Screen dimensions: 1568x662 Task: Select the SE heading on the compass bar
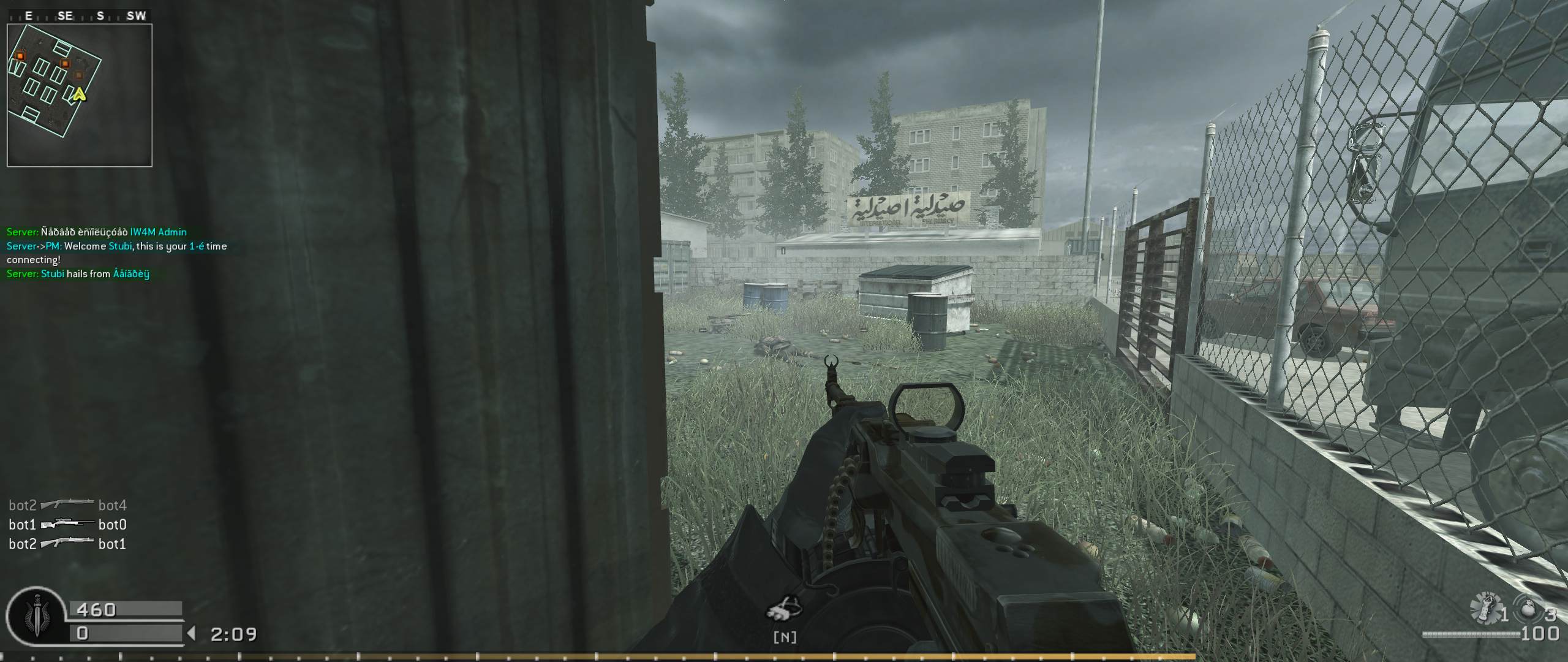pyautogui.click(x=66, y=17)
